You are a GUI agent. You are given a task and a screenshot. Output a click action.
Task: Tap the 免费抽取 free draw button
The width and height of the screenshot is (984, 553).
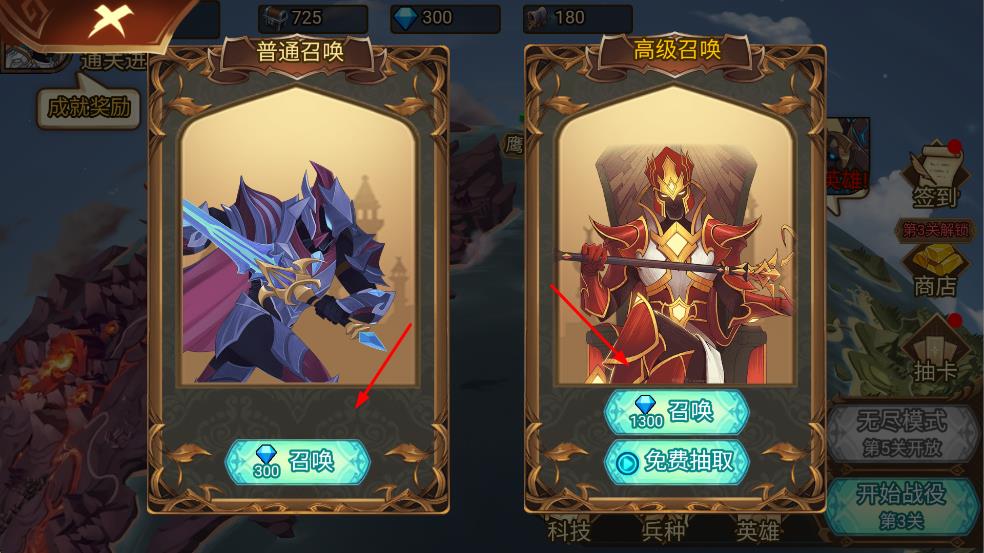pyautogui.click(x=676, y=461)
